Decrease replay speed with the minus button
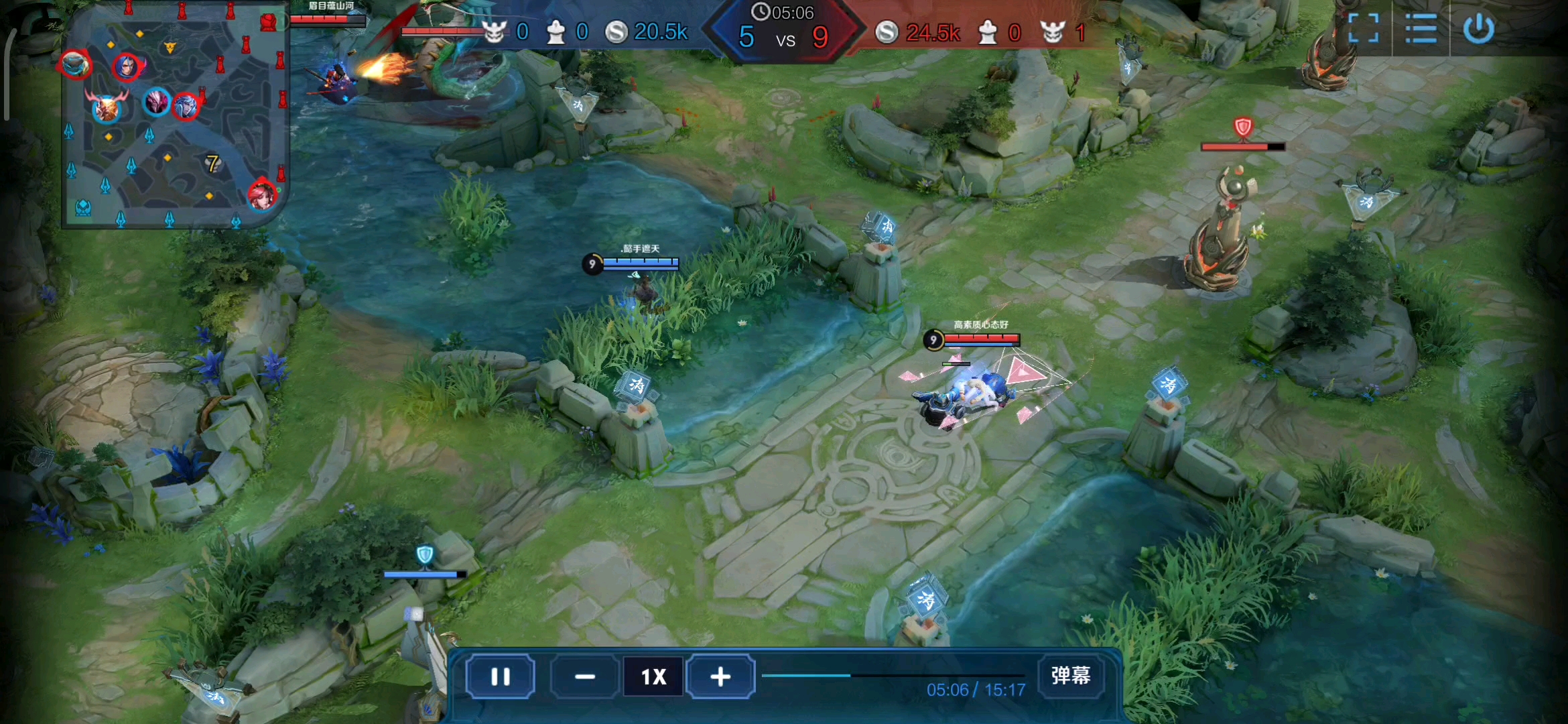This screenshot has width=1568, height=724. [x=584, y=677]
